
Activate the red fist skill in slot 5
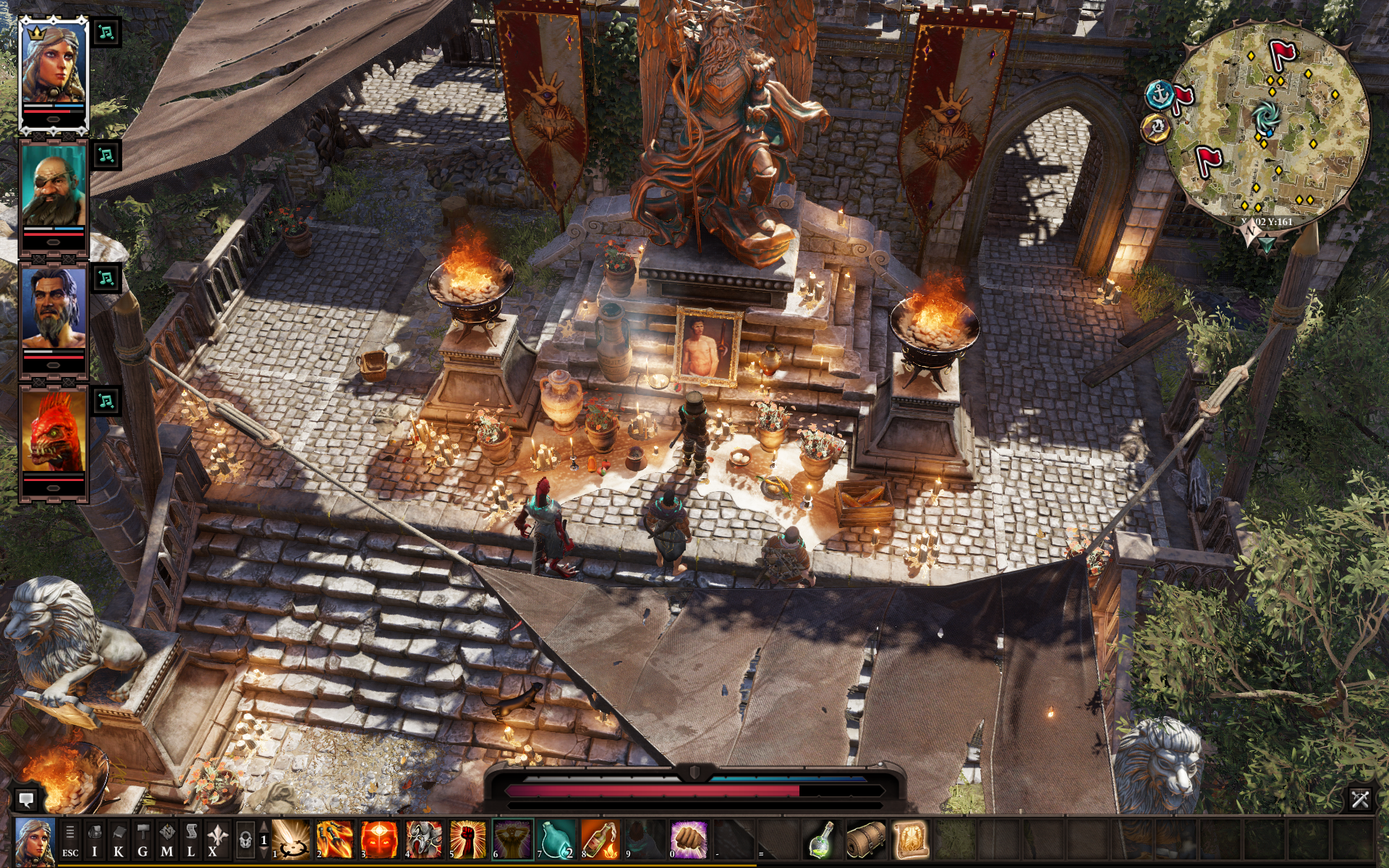point(468,840)
